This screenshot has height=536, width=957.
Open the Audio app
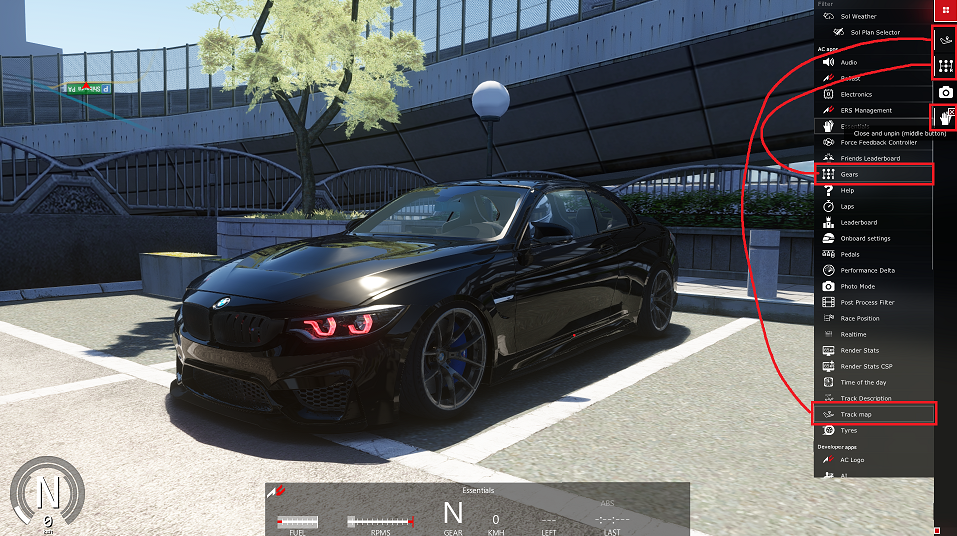[x=847, y=62]
